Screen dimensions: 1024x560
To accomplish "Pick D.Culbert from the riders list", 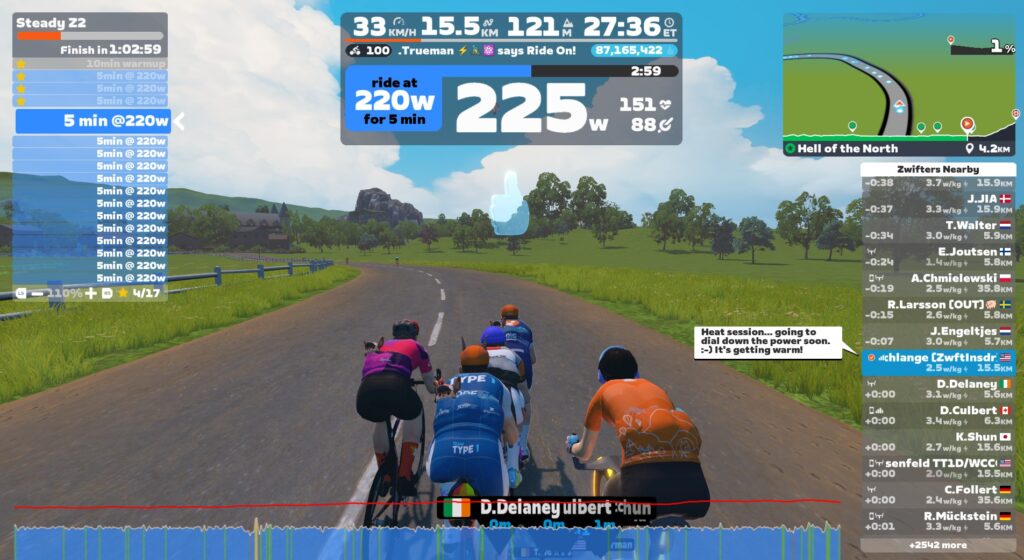I will (x=938, y=415).
